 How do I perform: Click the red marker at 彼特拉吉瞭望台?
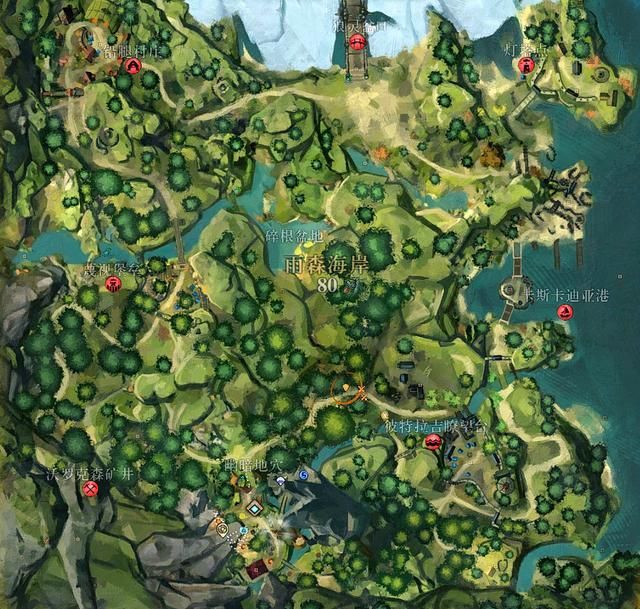pyautogui.click(x=433, y=441)
